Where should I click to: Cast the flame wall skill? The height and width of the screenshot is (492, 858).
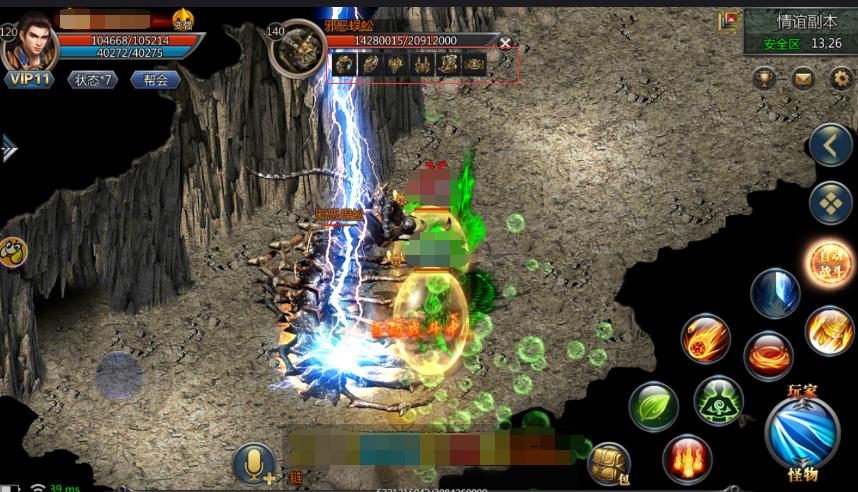pyautogui.click(x=686, y=459)
